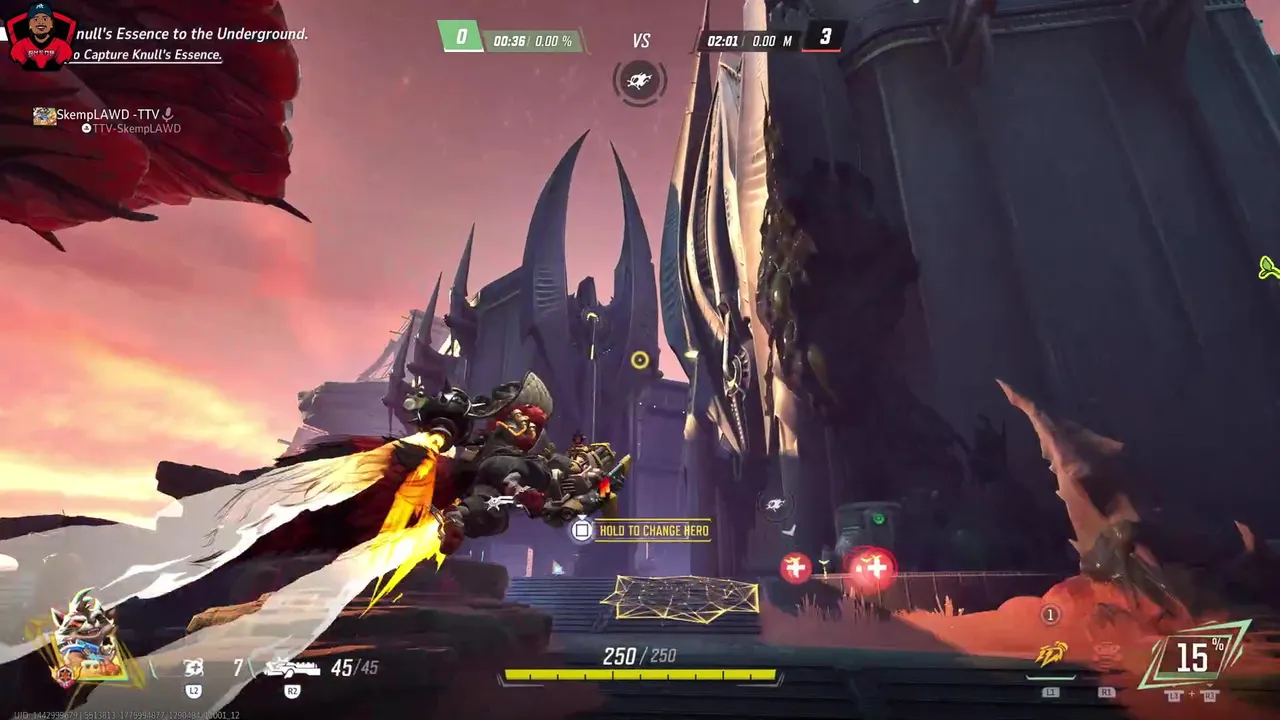Click the faded ability icon beside the dash
The image size is (1280, 720).
click(x=1106, y=656)
